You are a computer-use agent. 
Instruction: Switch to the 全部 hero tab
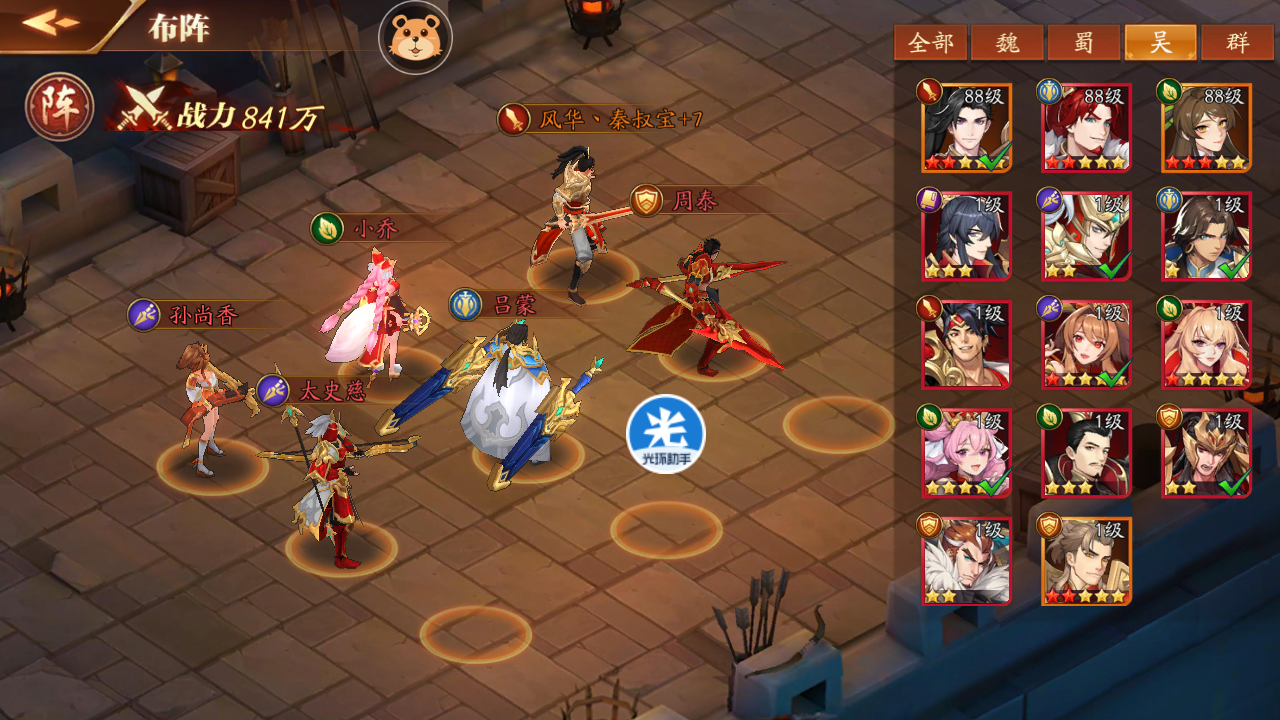tap(930, 43)
